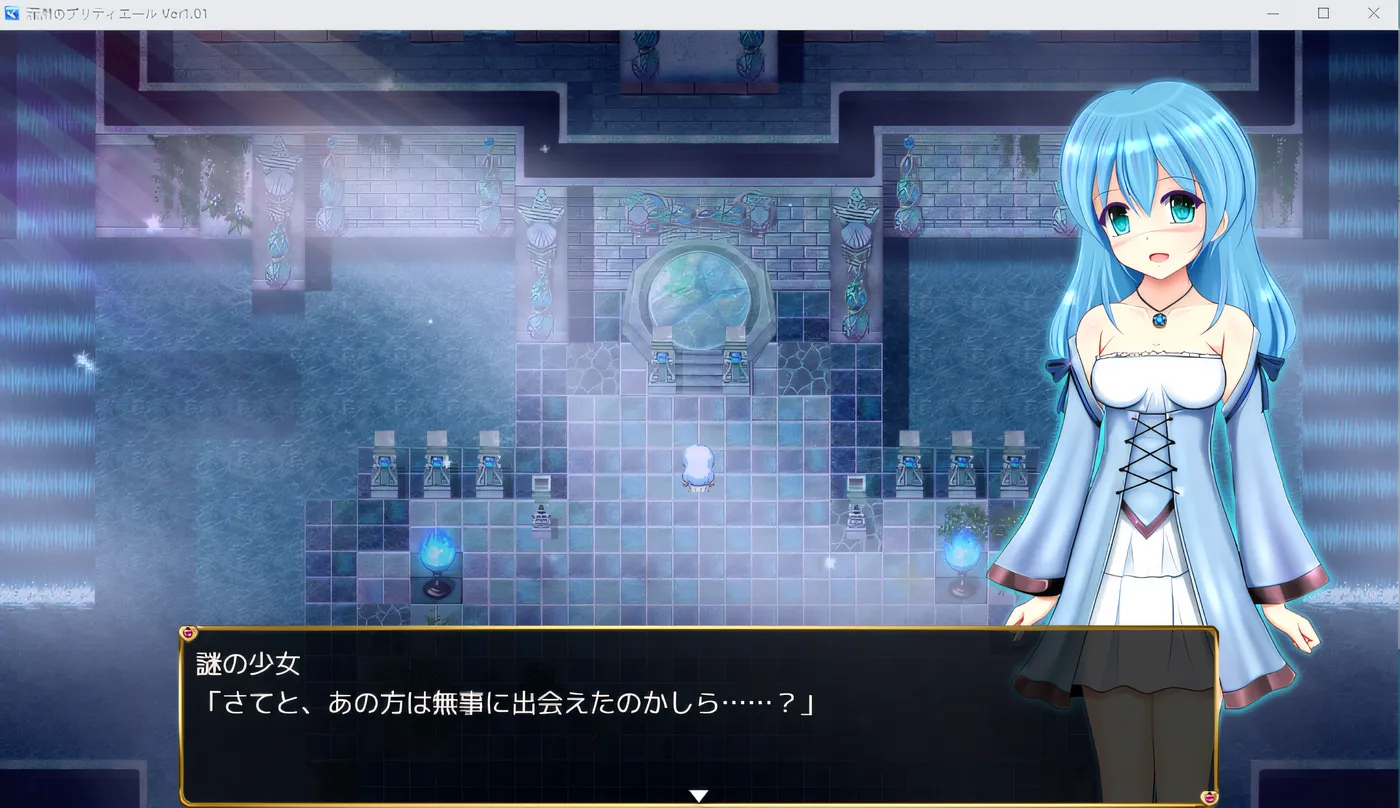Screen dimensions: 1400x808
Task: Select the glowing blue torch on the right
Action: (962, 555)
